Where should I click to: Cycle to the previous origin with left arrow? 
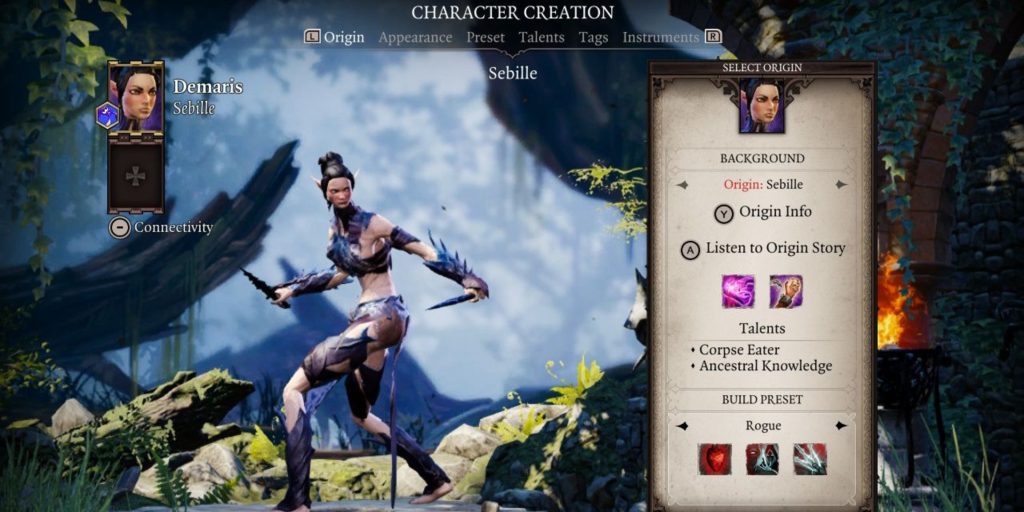point(683,185)
